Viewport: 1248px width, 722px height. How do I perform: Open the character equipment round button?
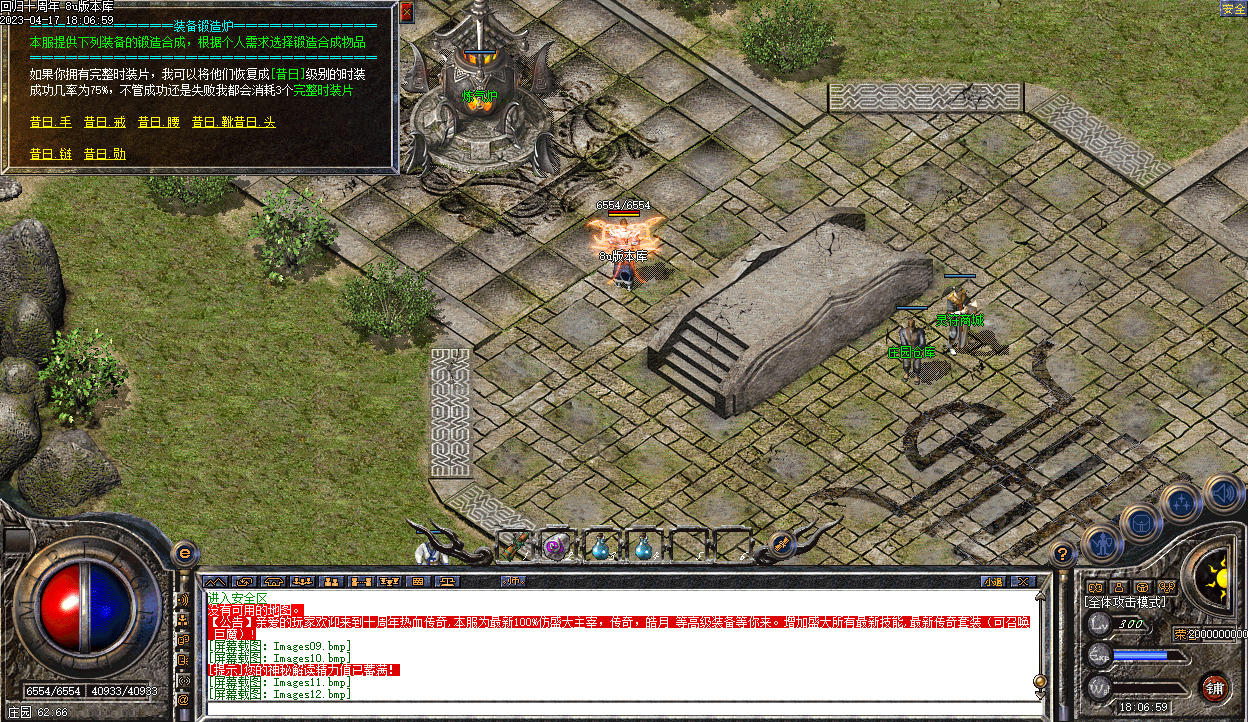pyautogui.click(x=1101, y=544)
